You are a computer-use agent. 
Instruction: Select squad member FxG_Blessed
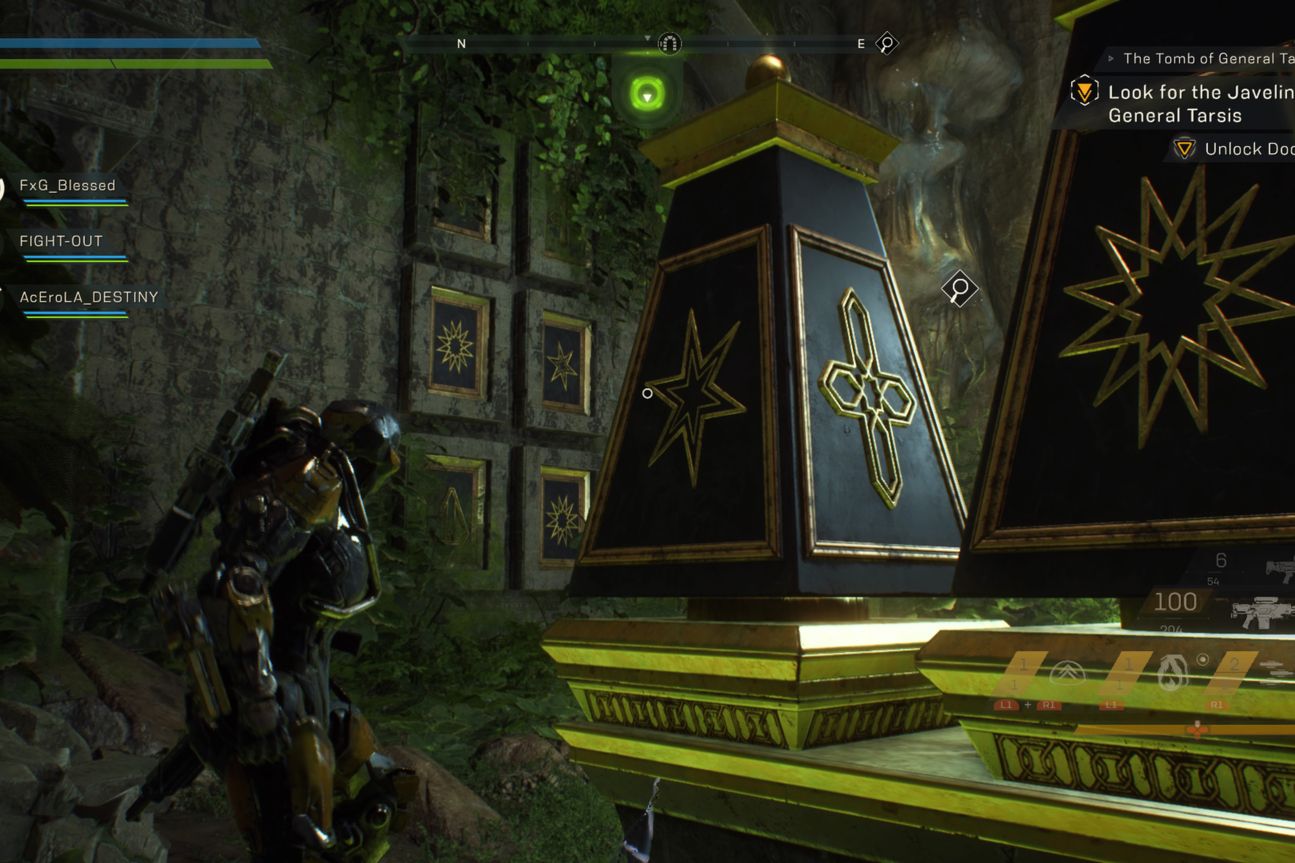pyautogui.click(x=67, y=186)
